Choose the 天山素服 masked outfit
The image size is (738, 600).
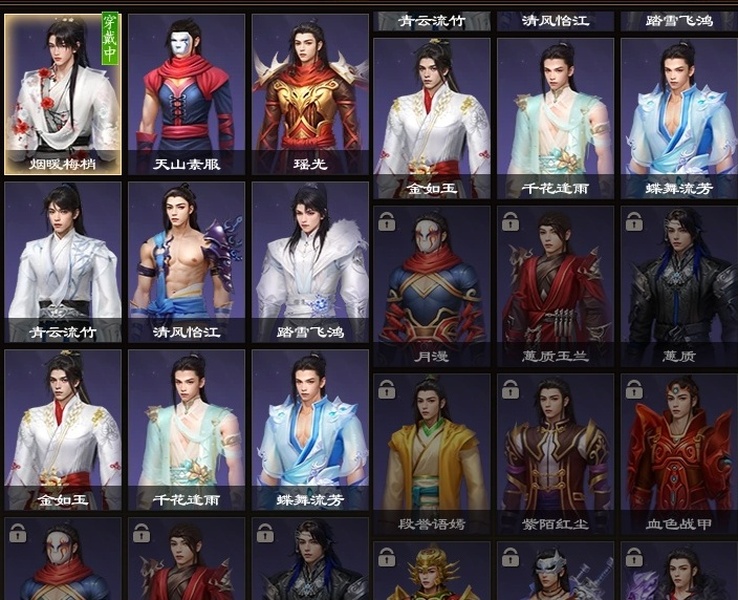pyautogui.click(x=186, y=94)
